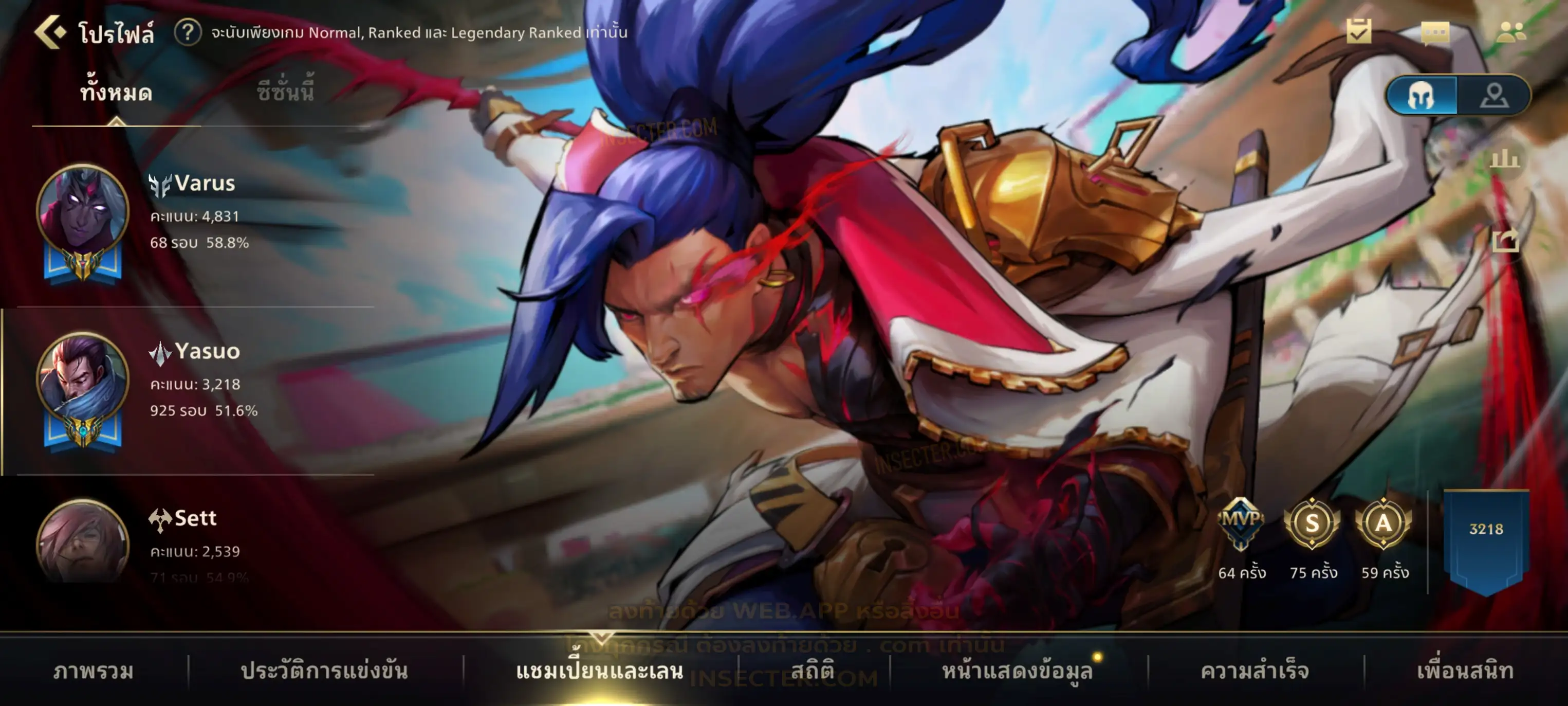Open the checklist missions icon
This screenshot has width=1568, height=706.
coord(1359,32)
